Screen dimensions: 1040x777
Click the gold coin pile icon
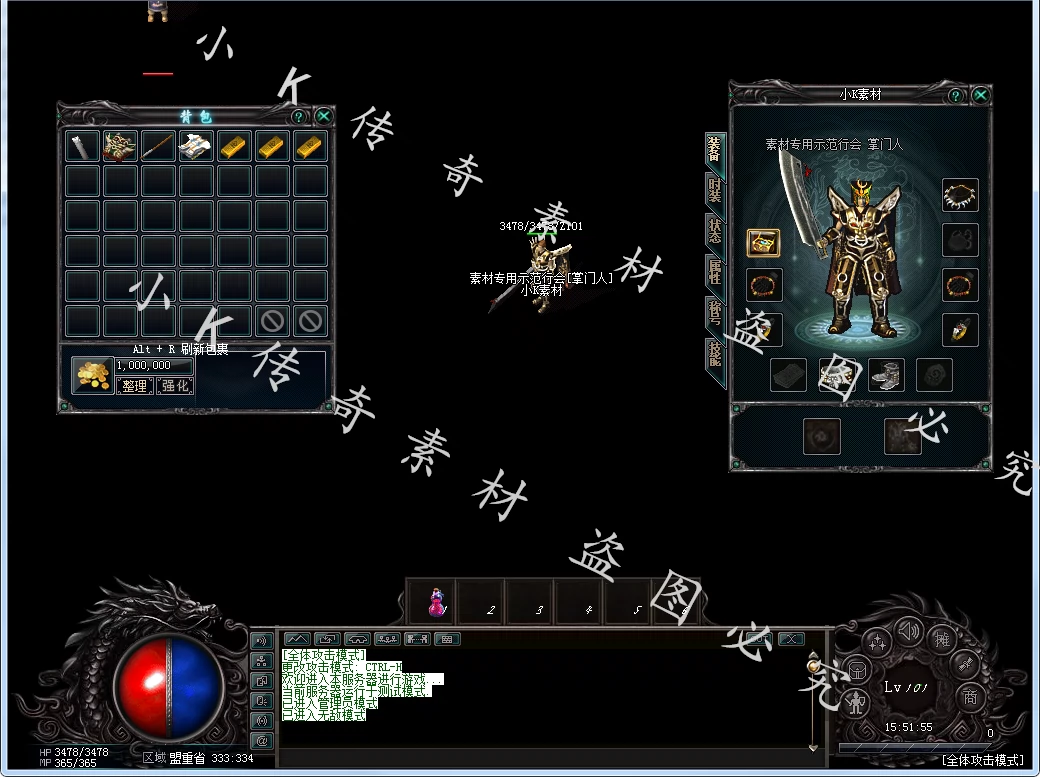[93, 374]
